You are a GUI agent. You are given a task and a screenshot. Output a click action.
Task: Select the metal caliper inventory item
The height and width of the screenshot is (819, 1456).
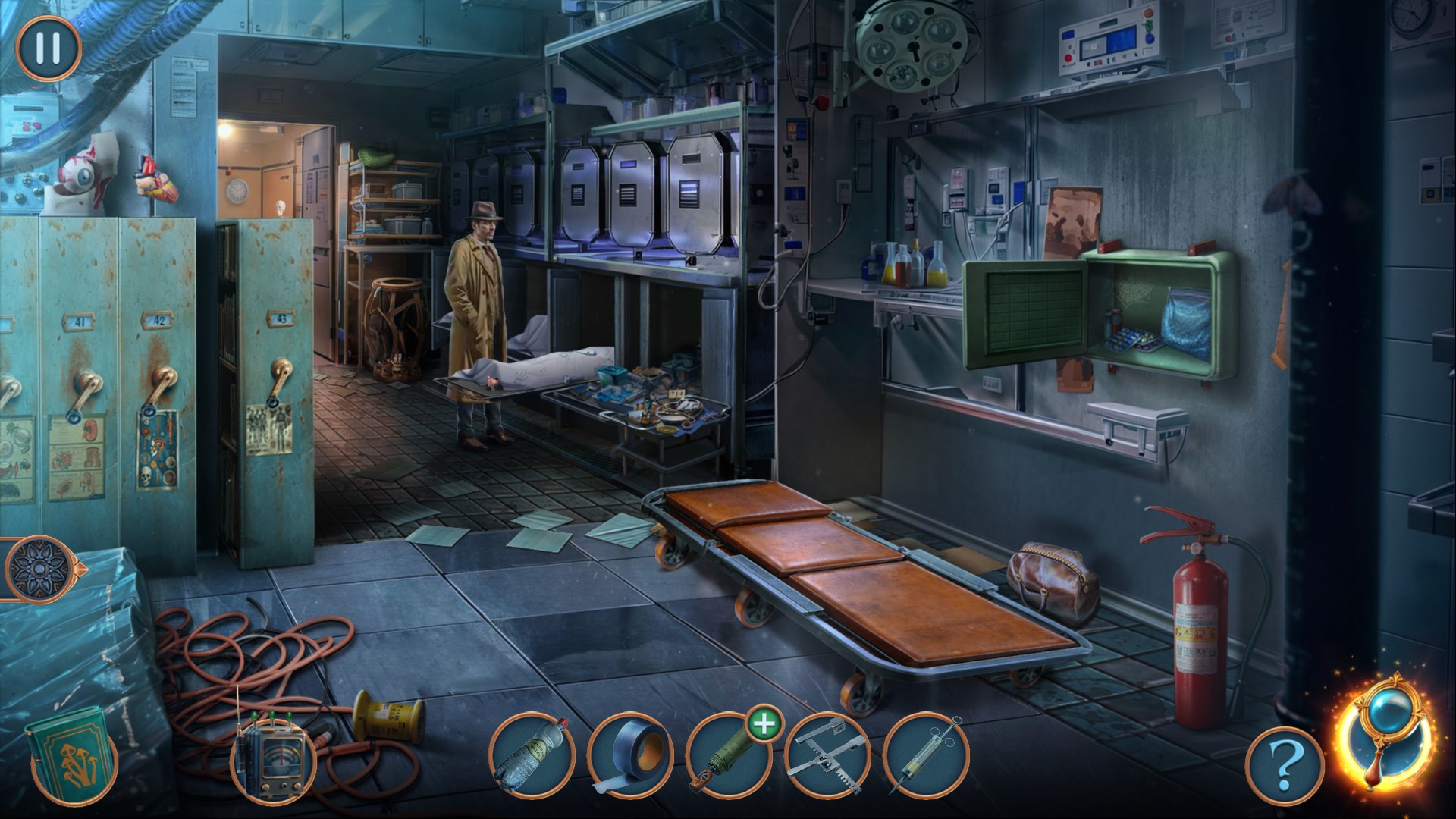(x=827, y=755)
